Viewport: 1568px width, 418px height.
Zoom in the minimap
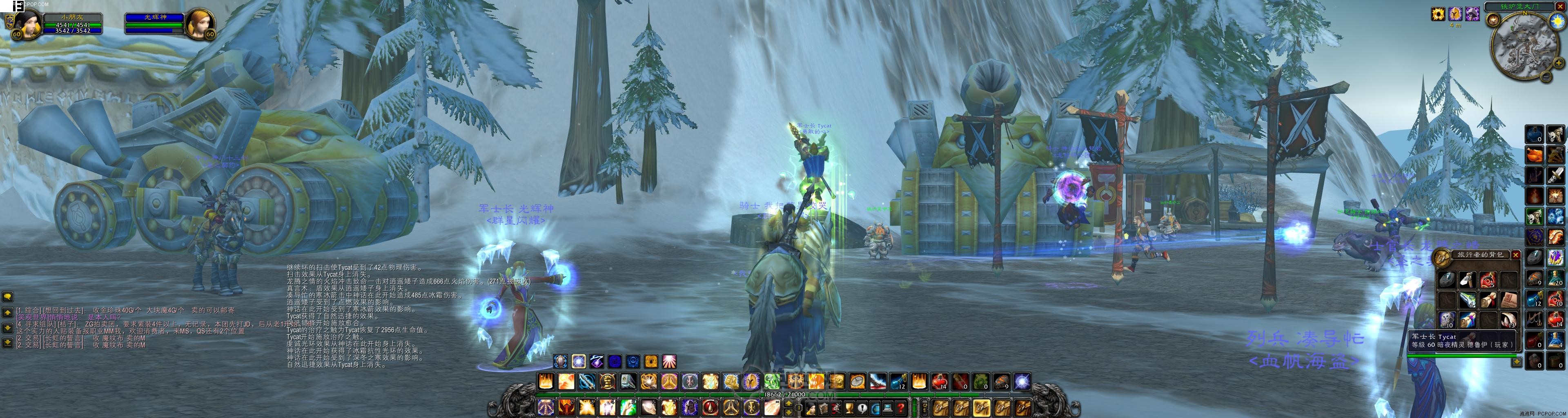pyautogui.click(x=1558, y=63)
